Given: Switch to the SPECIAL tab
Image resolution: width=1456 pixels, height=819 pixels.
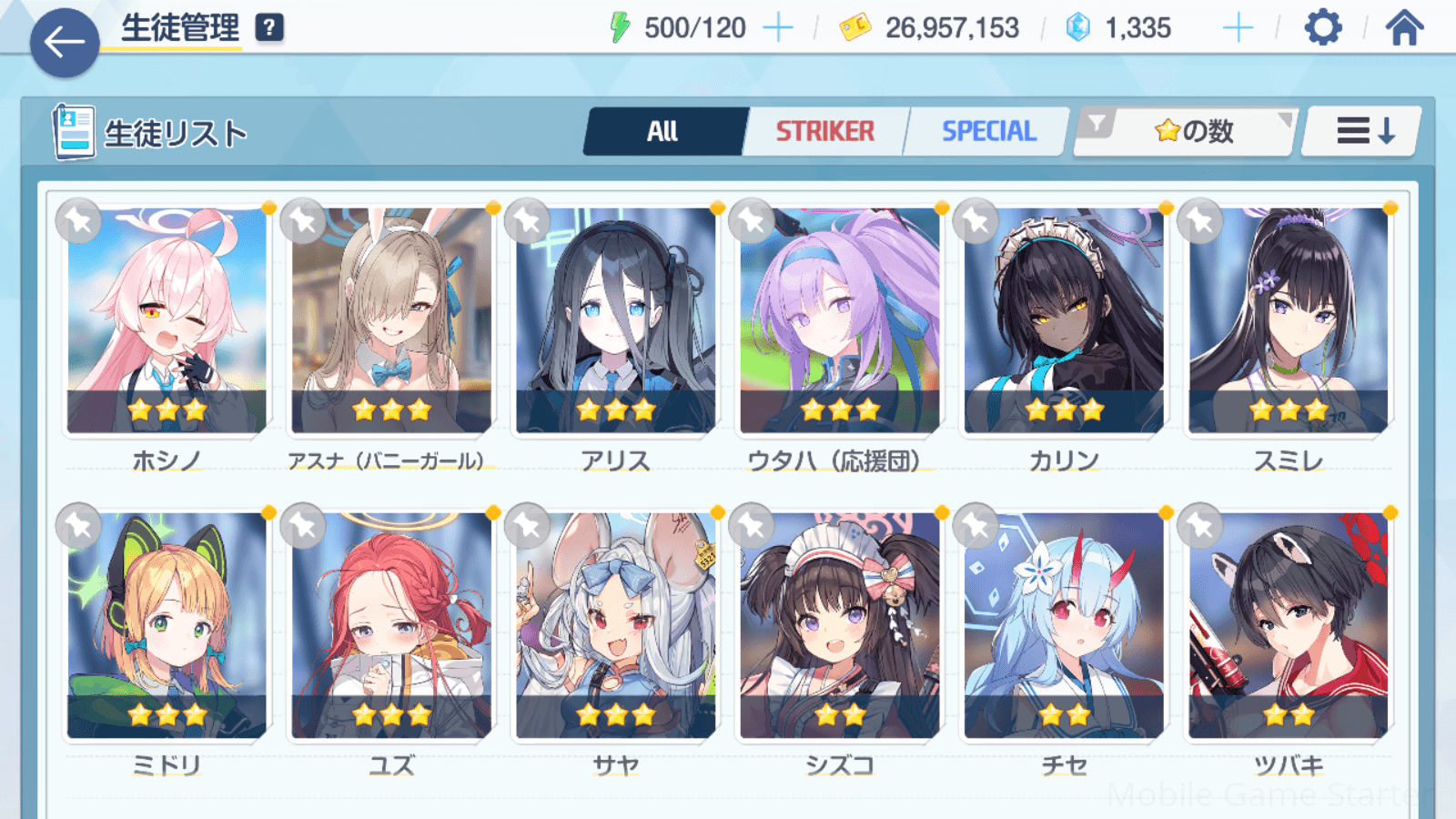Looking at the screenshot, I should click(988, 132).
